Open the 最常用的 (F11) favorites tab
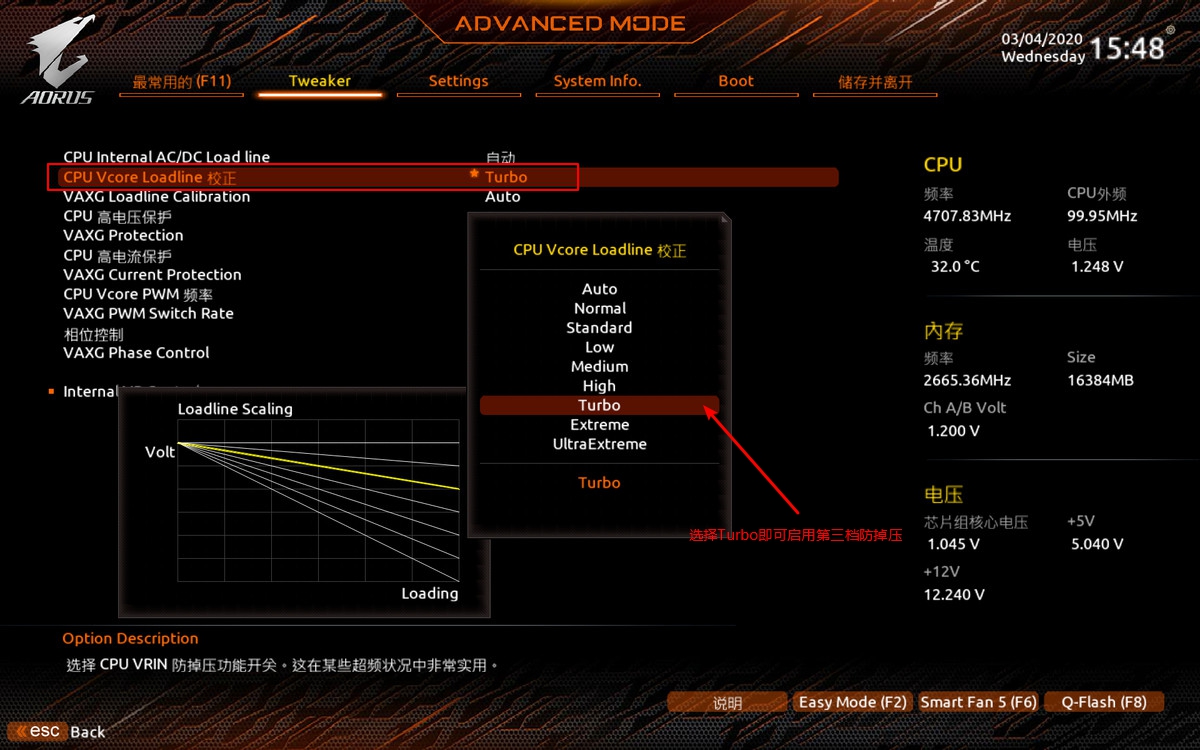1200x750 pixels. [181, 81]
